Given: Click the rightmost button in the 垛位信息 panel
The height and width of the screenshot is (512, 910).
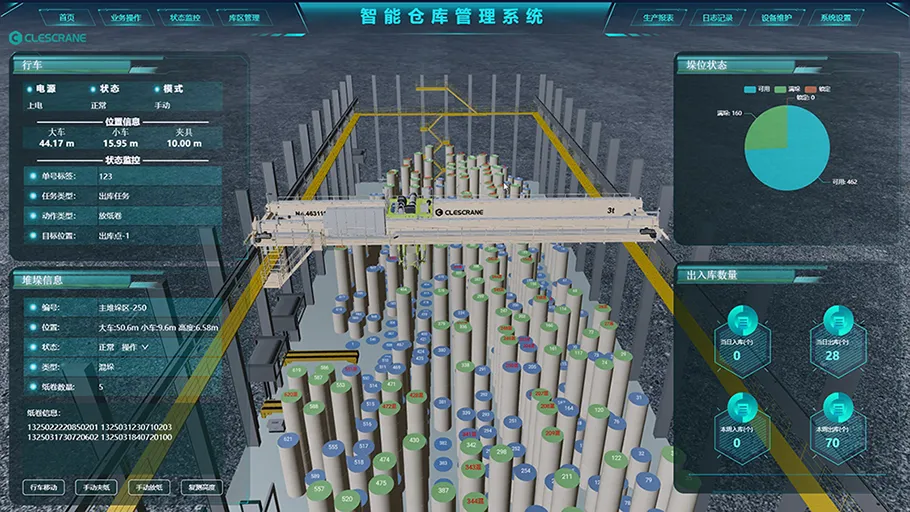Looking at the screenshot, I should [x=202, y=487].
